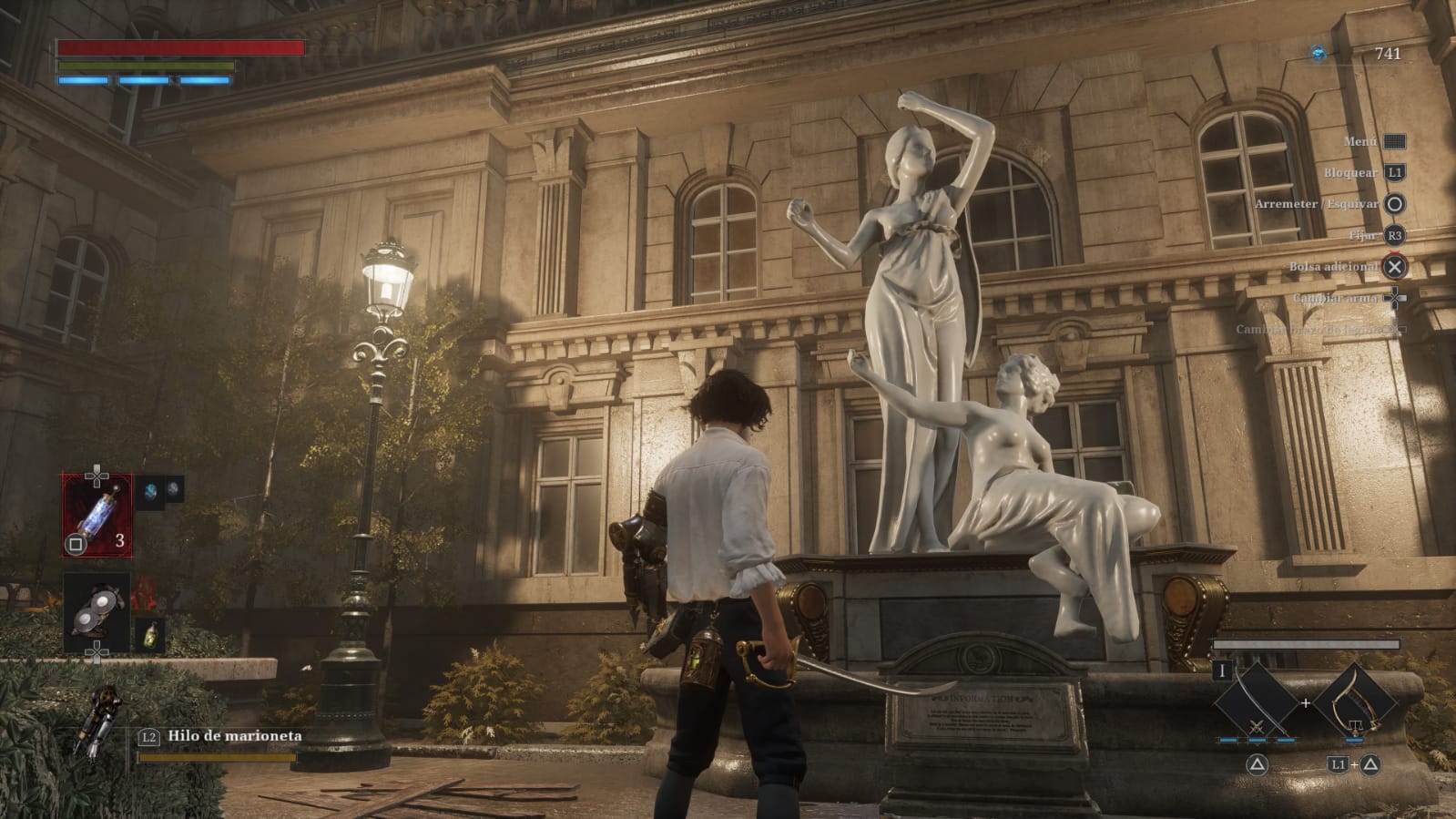Screen dimensions: 1456x819
Task: Use the crossed-blades Fable Art diamond slot
Action: [x=1256, y=704]
